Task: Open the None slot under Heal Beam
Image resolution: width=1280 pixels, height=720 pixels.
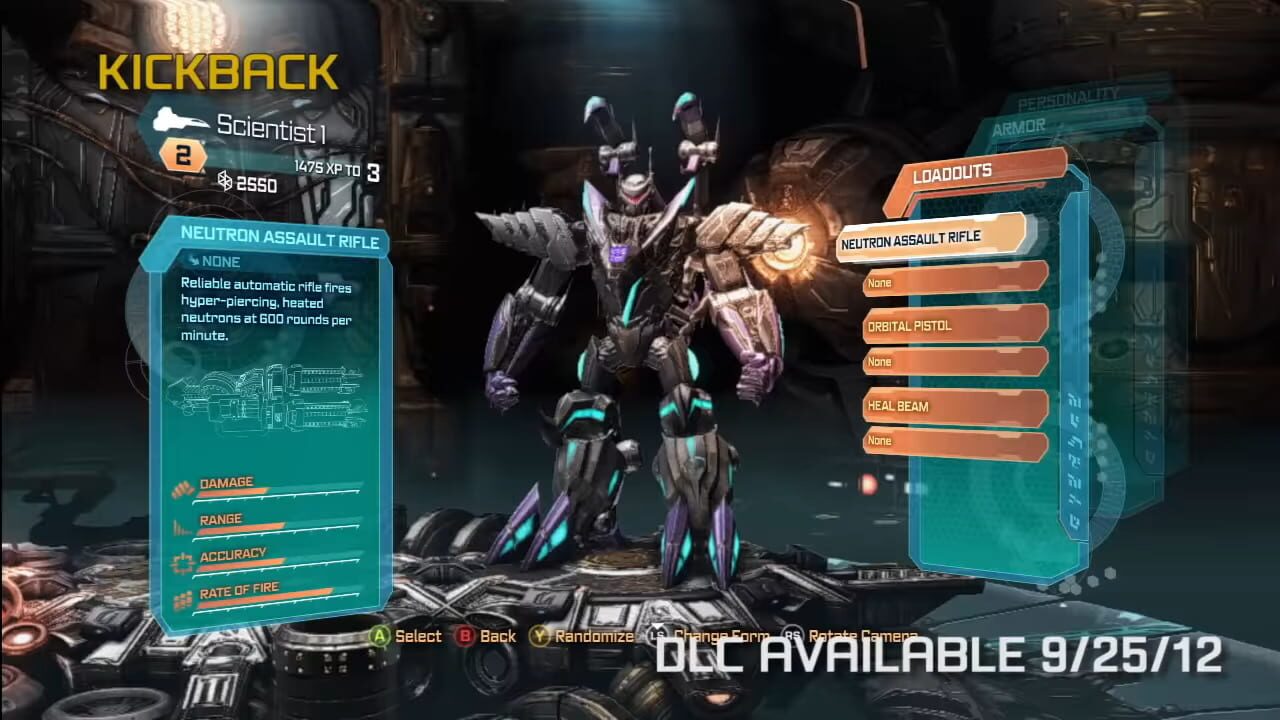Action: (x=950, y=441)
